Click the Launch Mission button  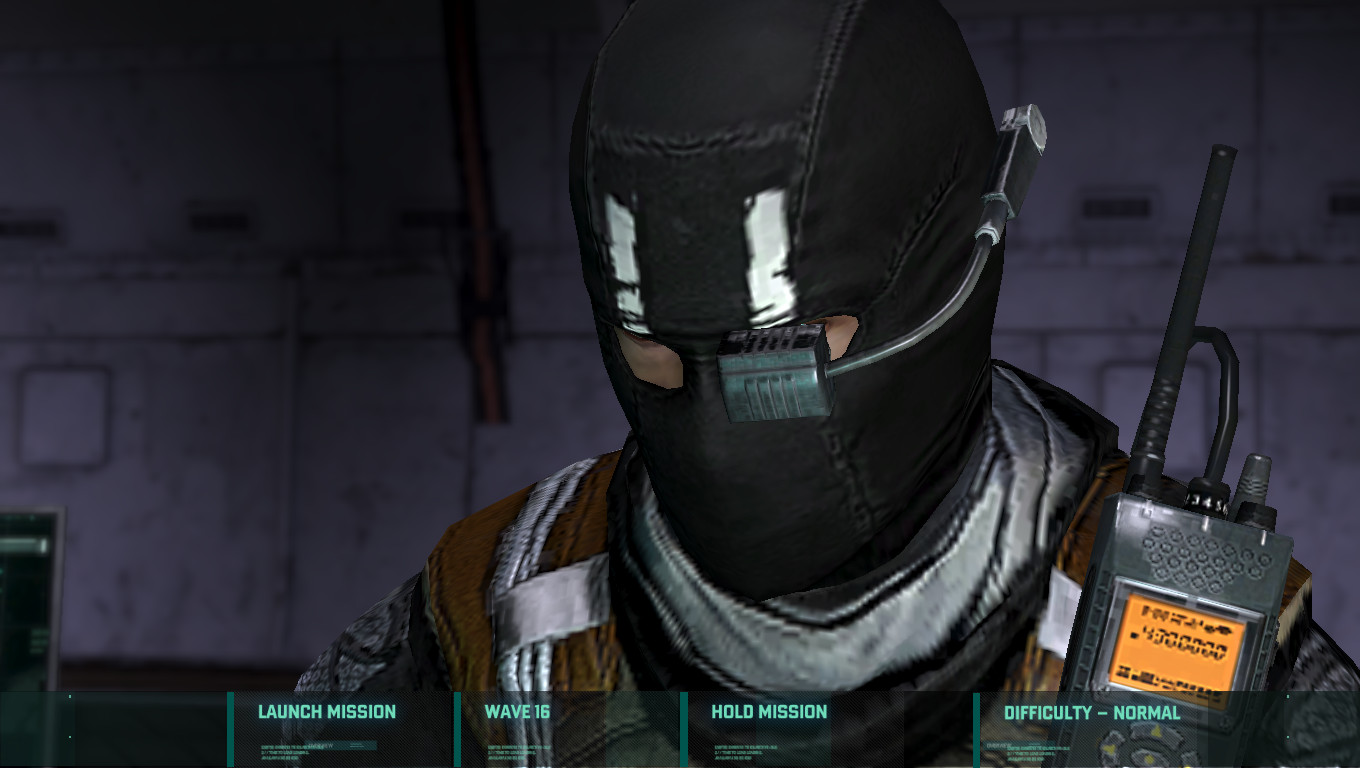point(326,712)
